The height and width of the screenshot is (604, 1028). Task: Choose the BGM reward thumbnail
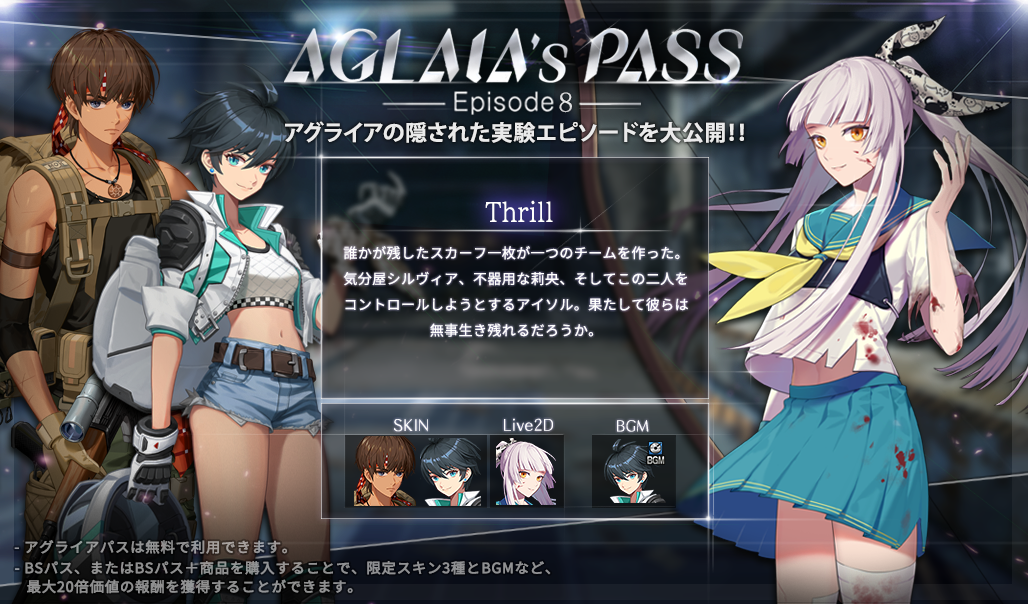click(x=633, y=470)
